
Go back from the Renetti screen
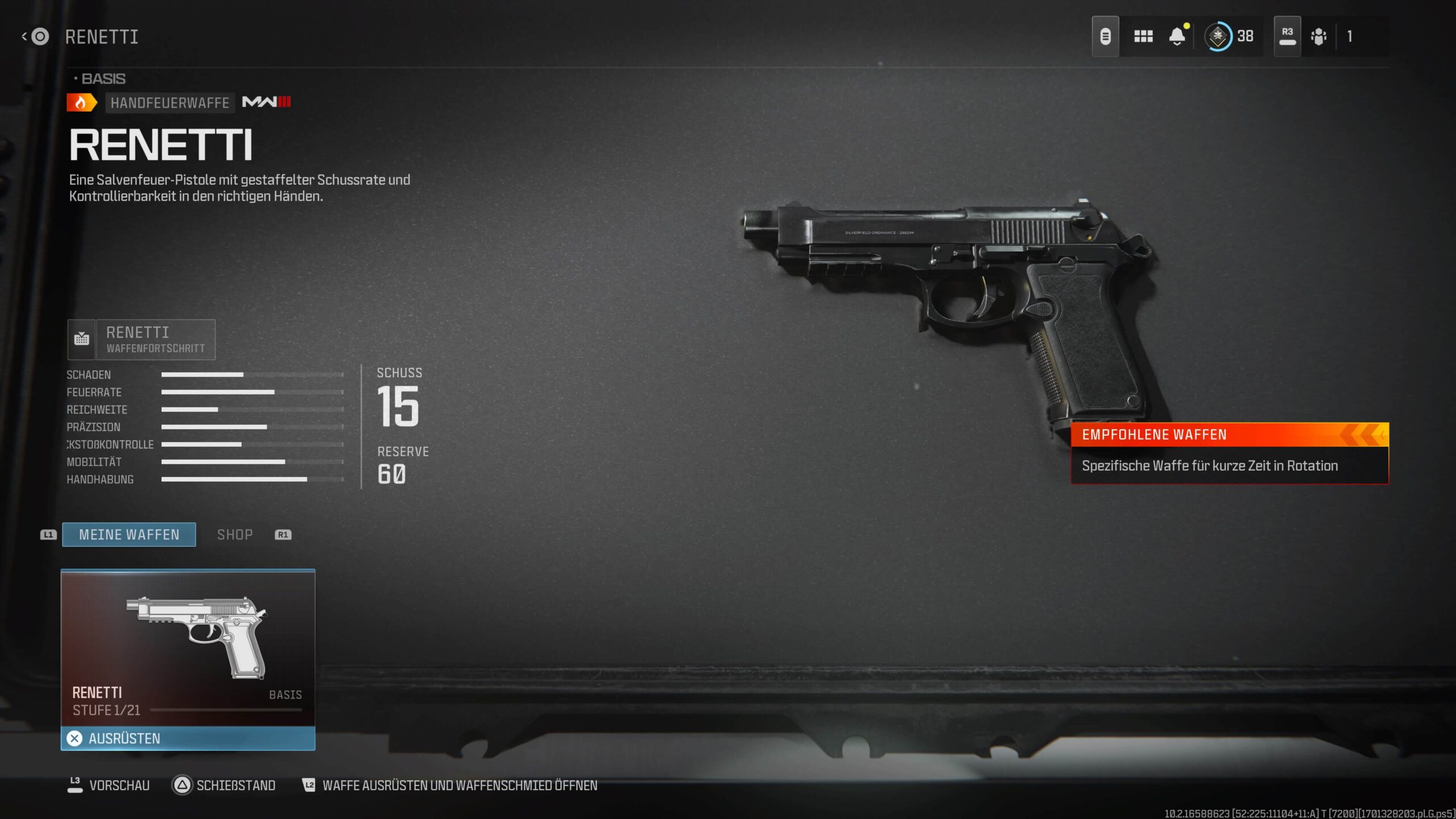click(x=35, y=37)
